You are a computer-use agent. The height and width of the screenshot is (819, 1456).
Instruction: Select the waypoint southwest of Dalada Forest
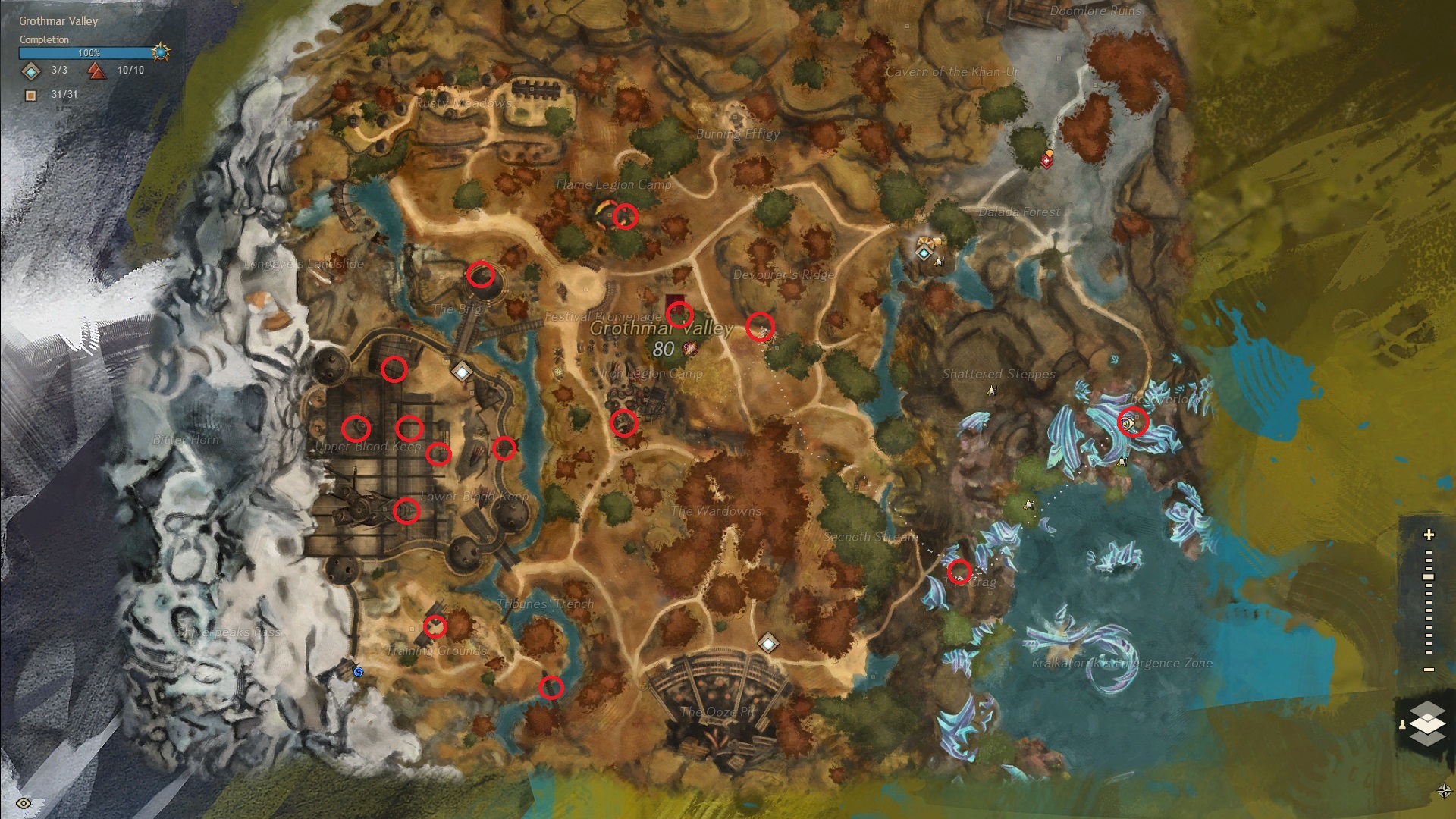924,252
